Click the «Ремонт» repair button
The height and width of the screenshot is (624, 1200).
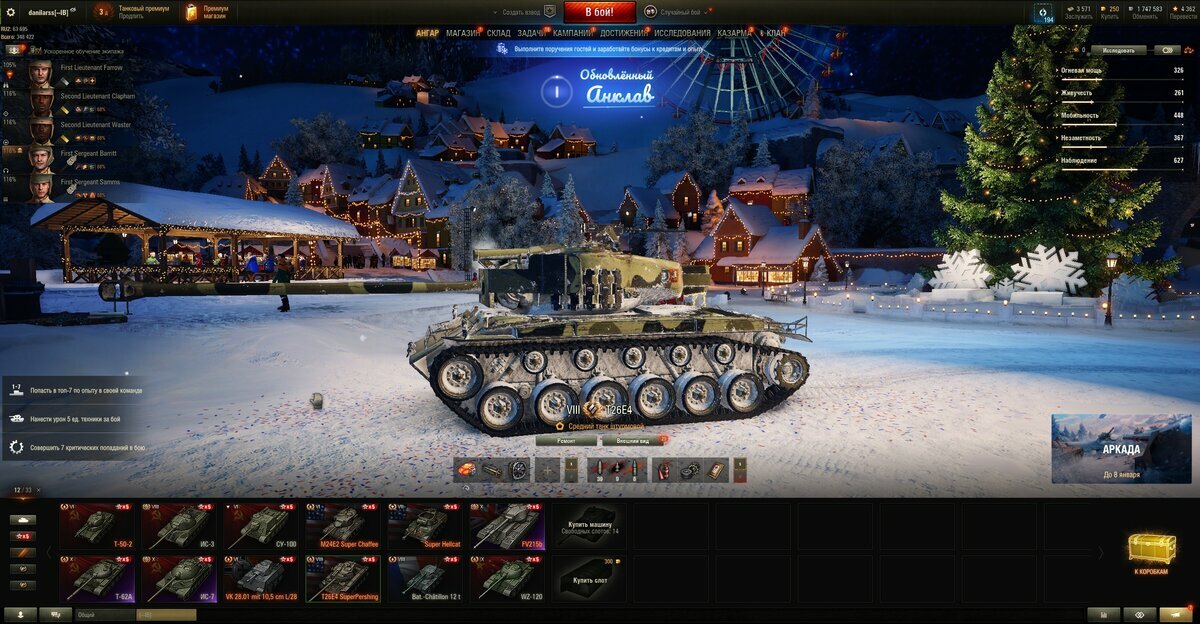click(566, 440)
